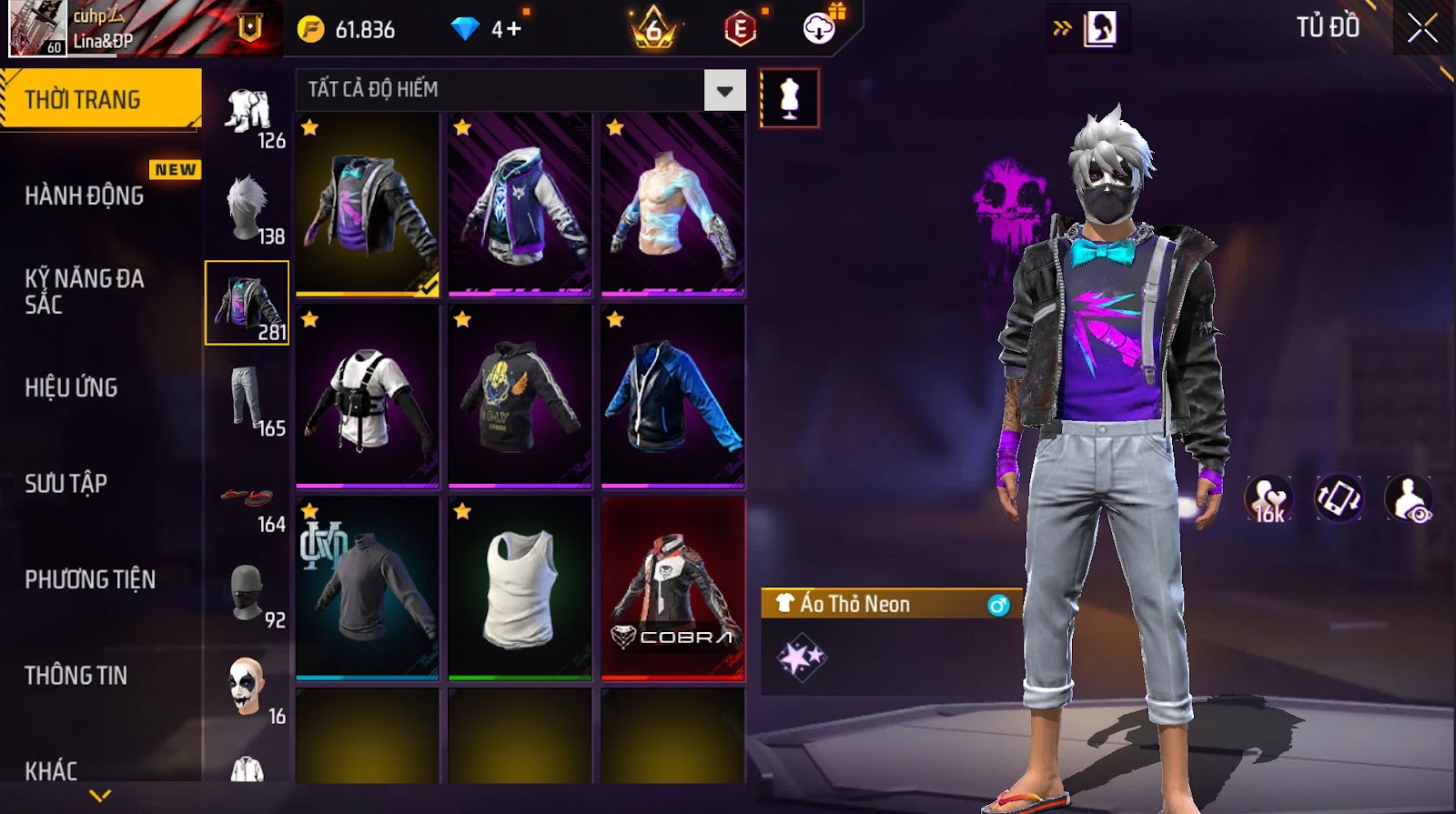
Task: Switch to Kỹ Năng Đa Sắc section
Action: 84,291
